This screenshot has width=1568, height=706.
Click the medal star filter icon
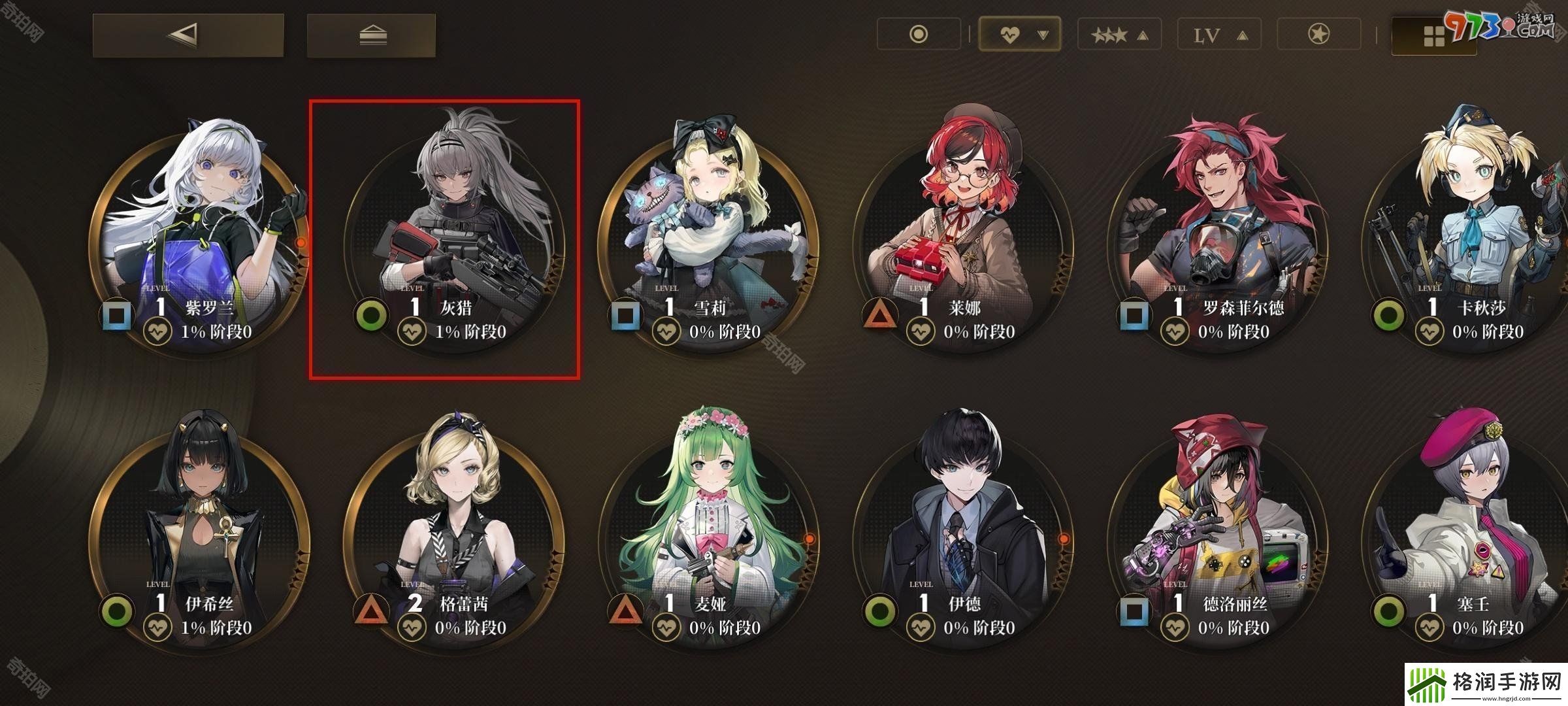(x=1318, y=33)
